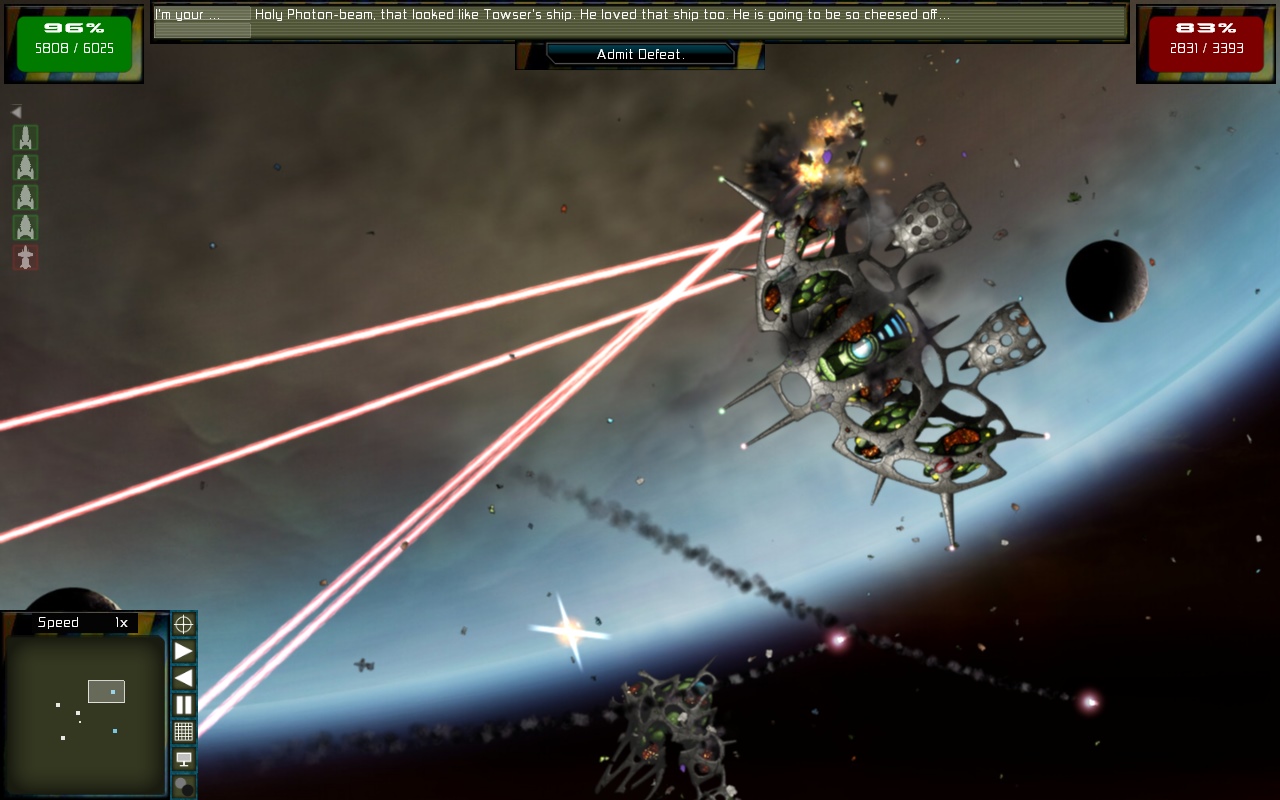Select the red fighter ship icon
The width and height of the screenshot is (1280, 800).
pyautogui.click(x=25, y=258)
